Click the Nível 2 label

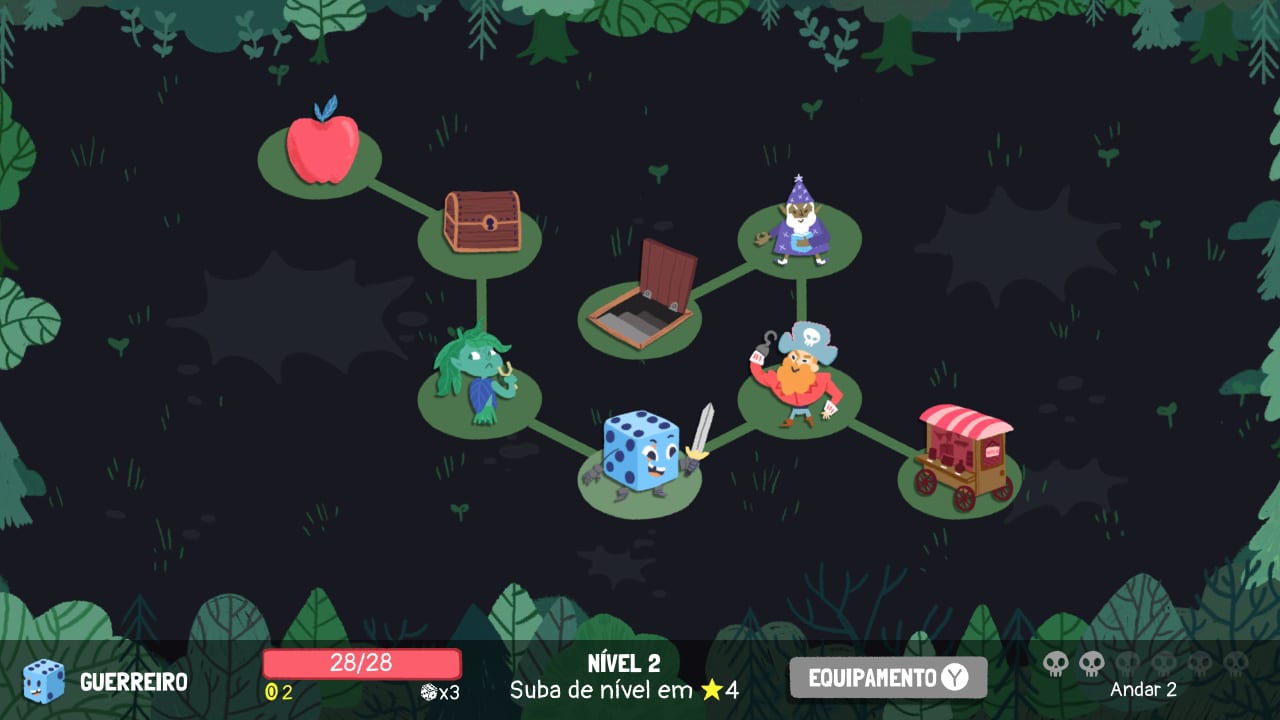point(625,662)
